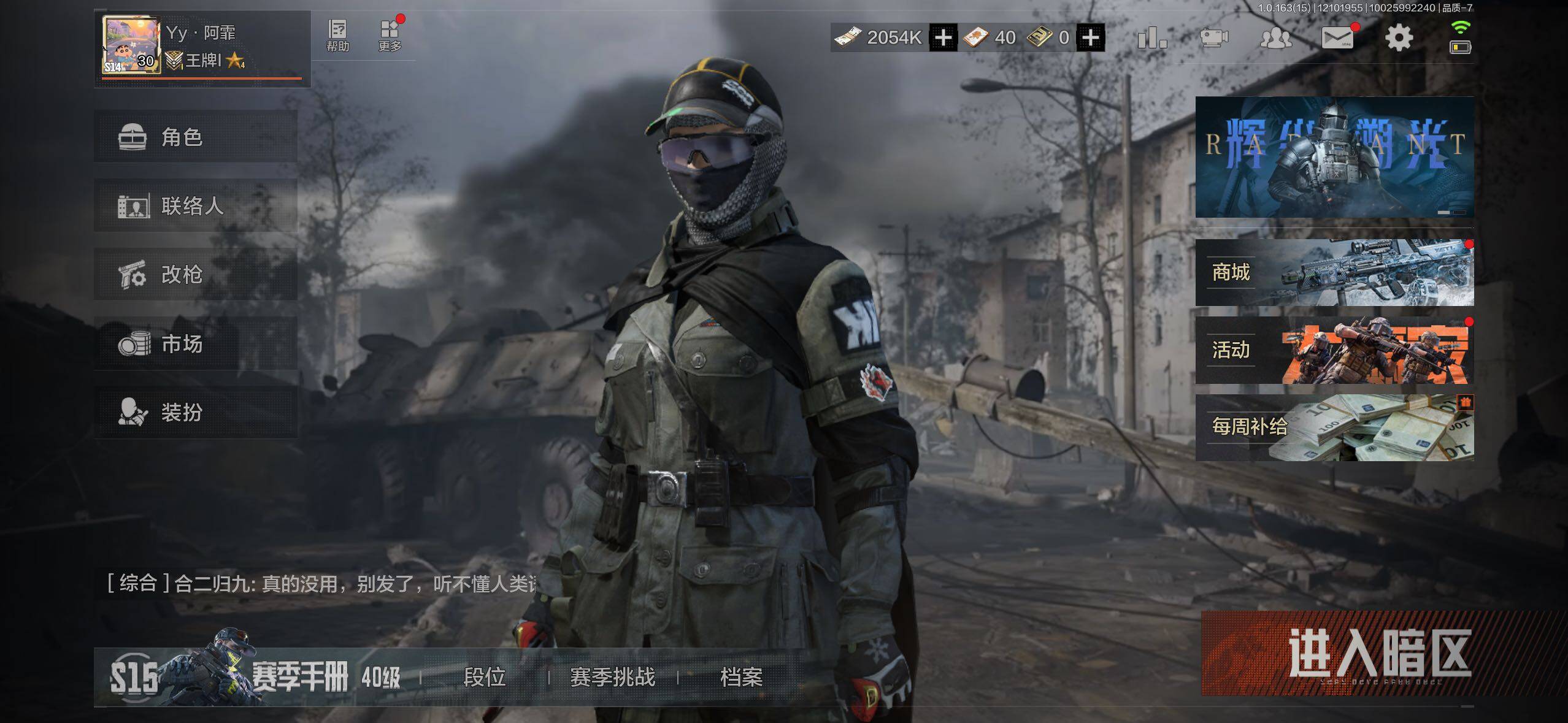Open the friends group icon
Screen dimensions: 1568x723
1275,38
